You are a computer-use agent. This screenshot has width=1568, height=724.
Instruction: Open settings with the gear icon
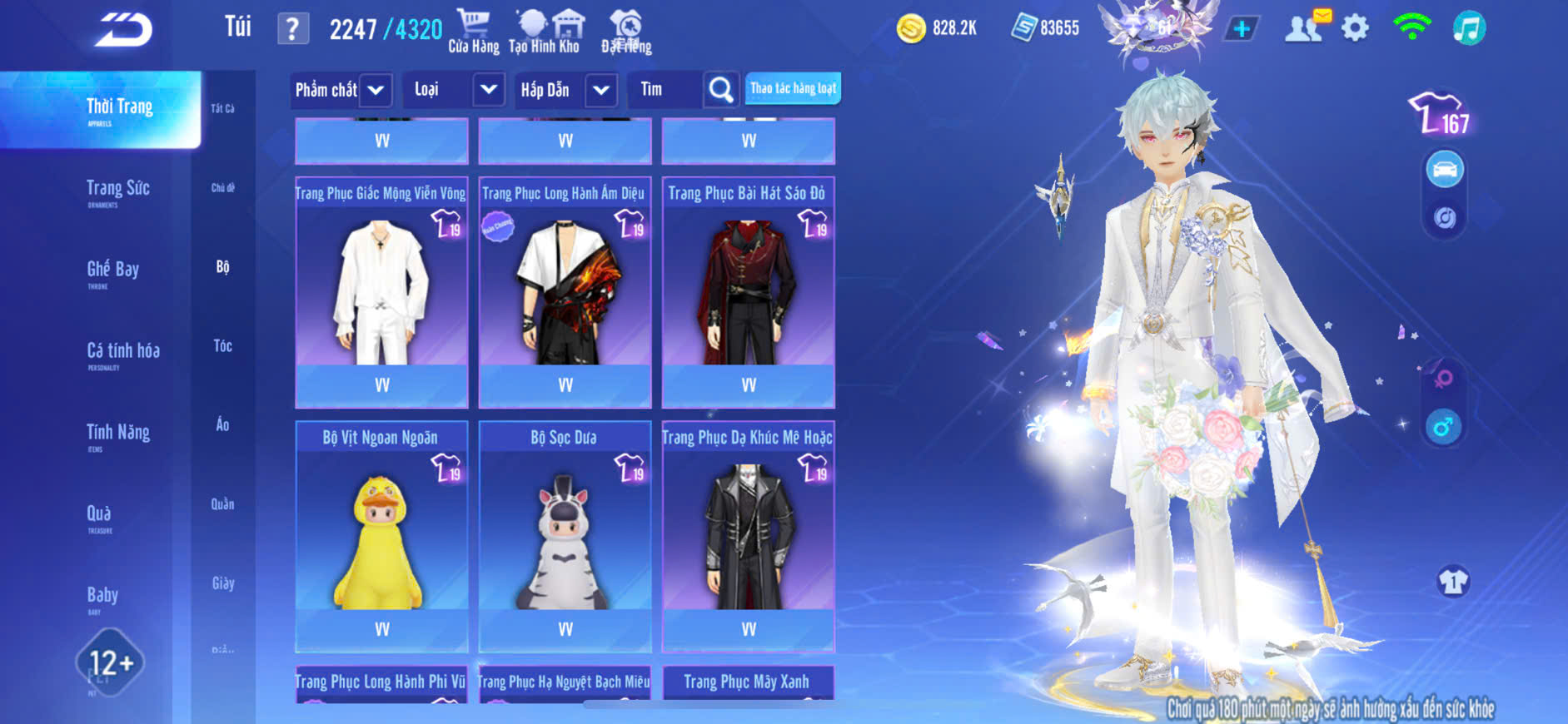[x=1355, y=29]
